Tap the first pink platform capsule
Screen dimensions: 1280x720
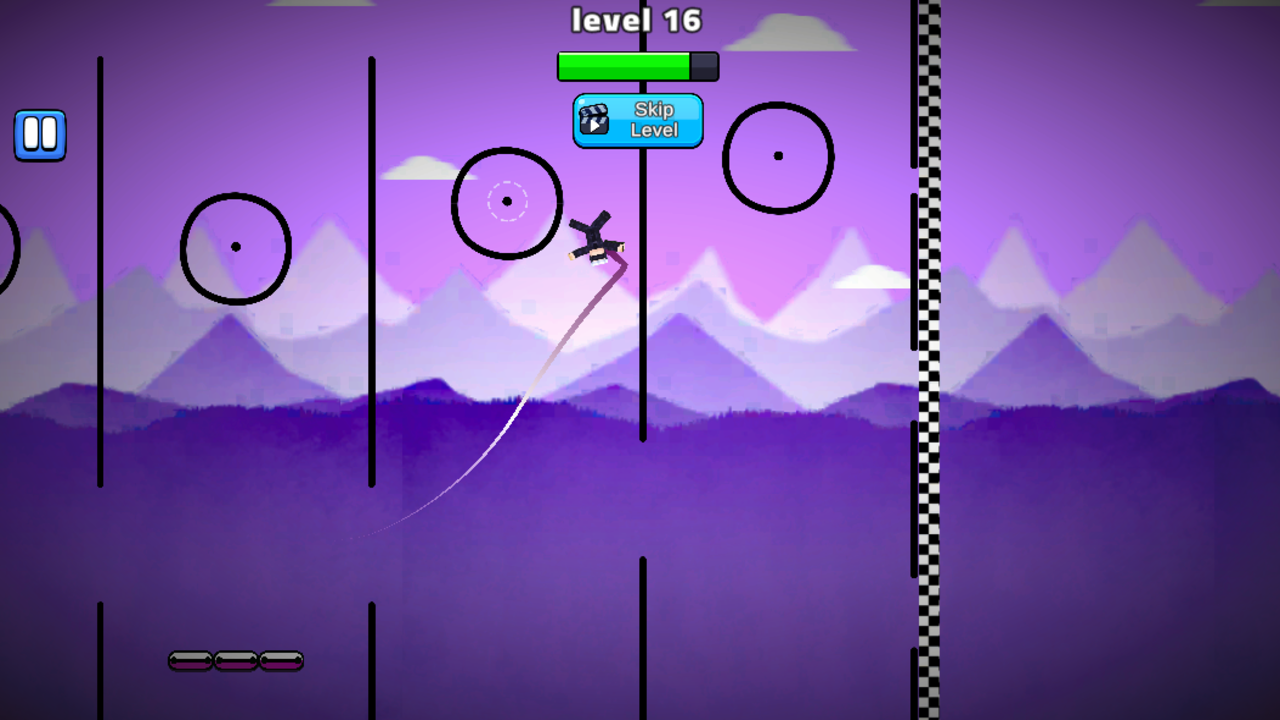192,660
